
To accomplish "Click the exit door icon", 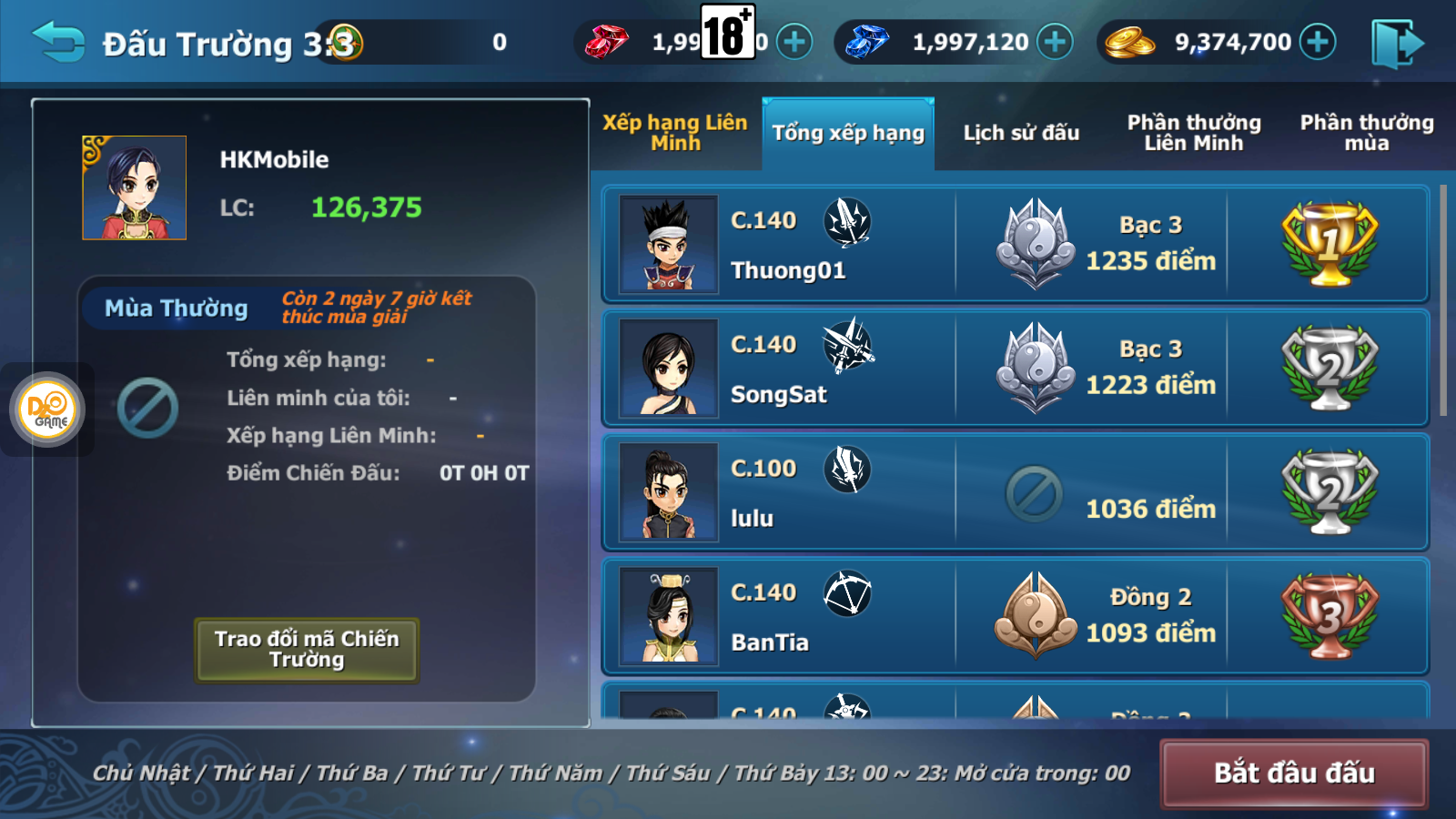I will [x=1397, y=43].
